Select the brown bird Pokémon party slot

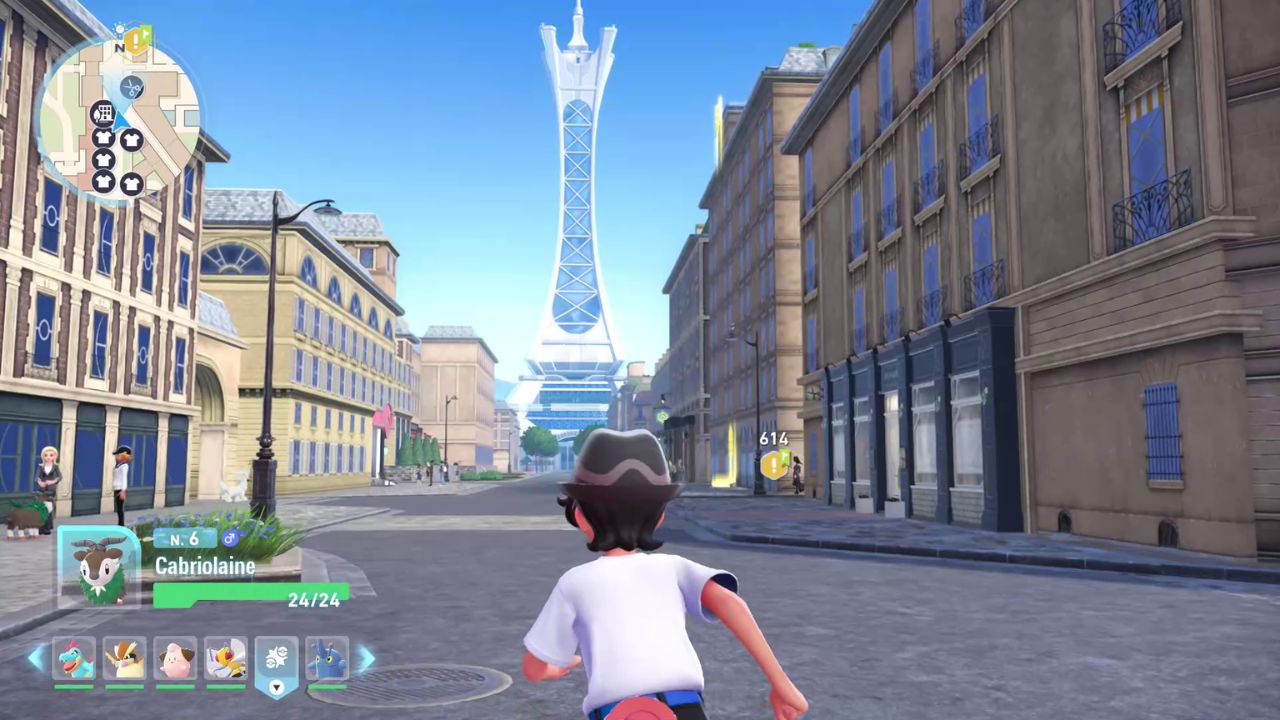(125, 659)
